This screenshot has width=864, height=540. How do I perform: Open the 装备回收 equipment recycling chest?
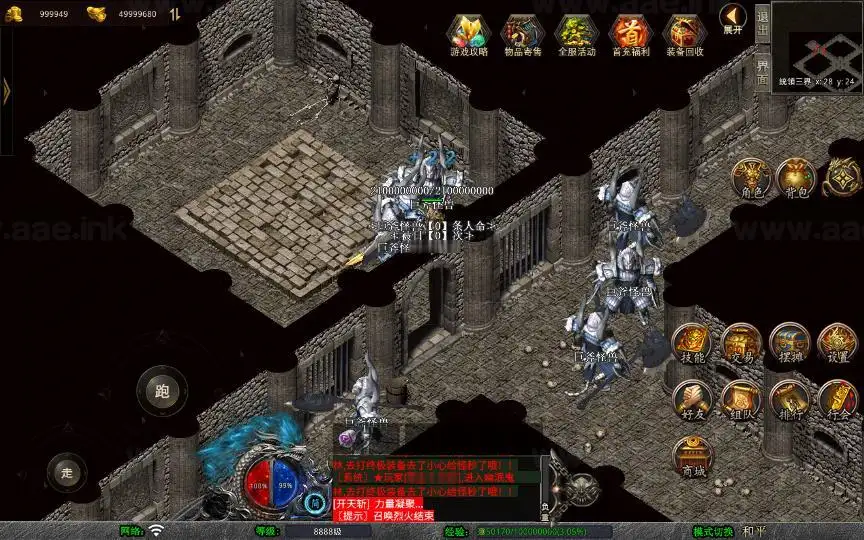684,33
